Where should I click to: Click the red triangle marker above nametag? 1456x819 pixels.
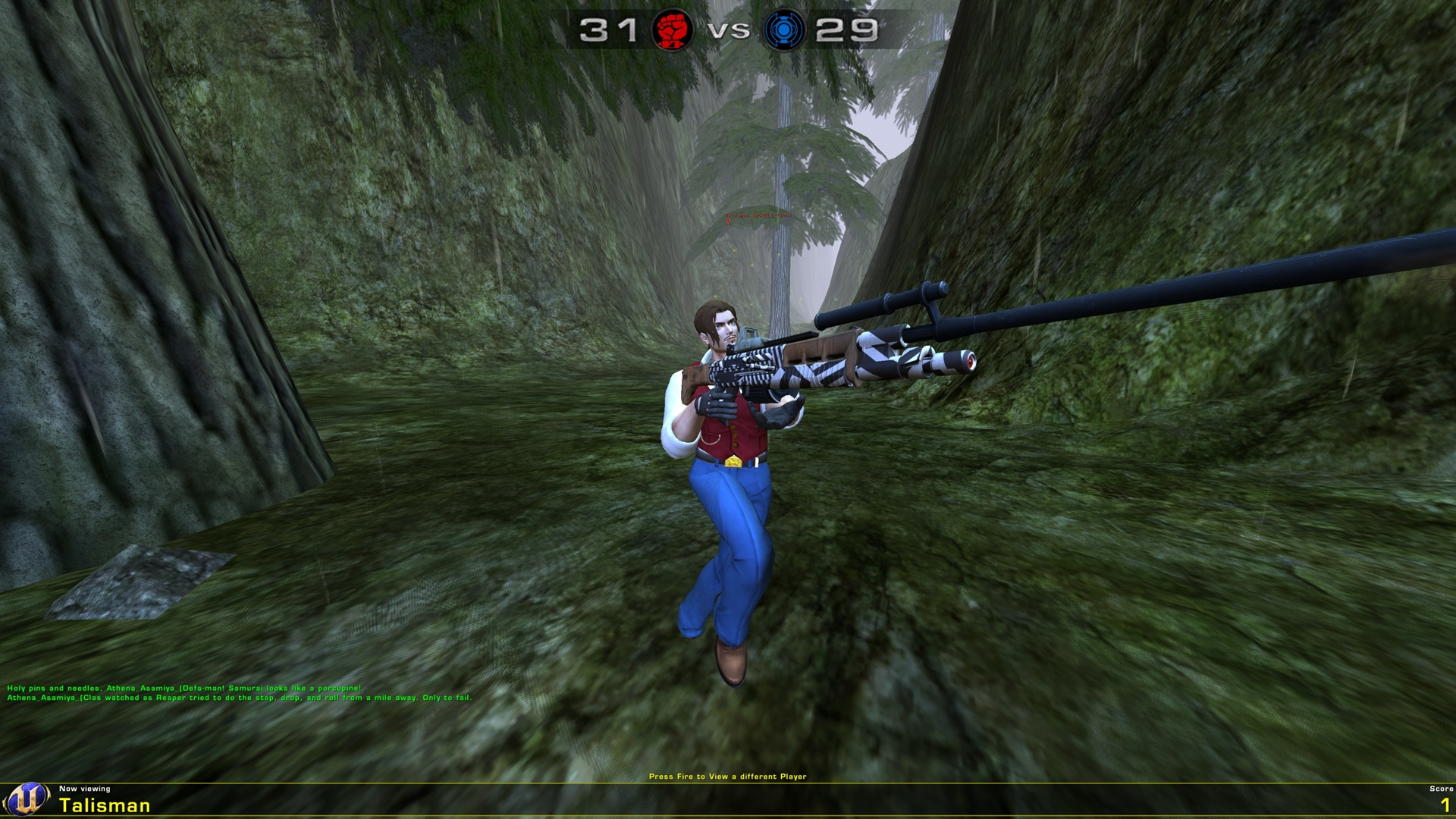pos(728,221)
